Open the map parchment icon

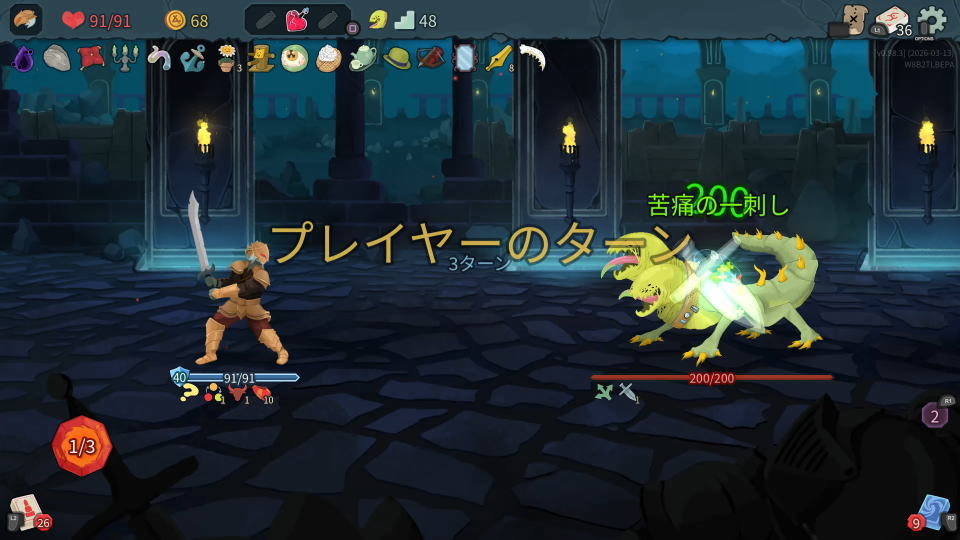point(853,19)
